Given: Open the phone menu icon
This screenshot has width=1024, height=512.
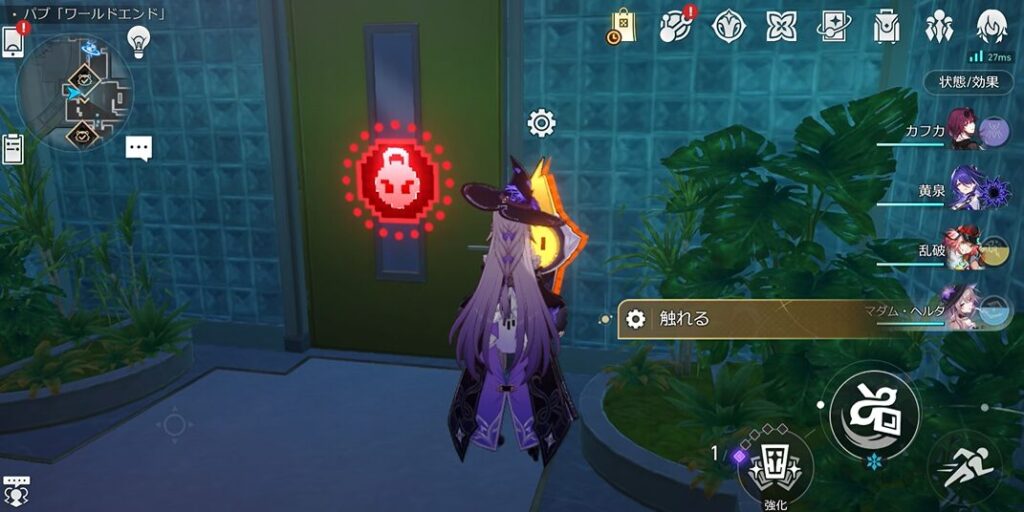Looking at the screenshot, I should click(x=14, y=42).
